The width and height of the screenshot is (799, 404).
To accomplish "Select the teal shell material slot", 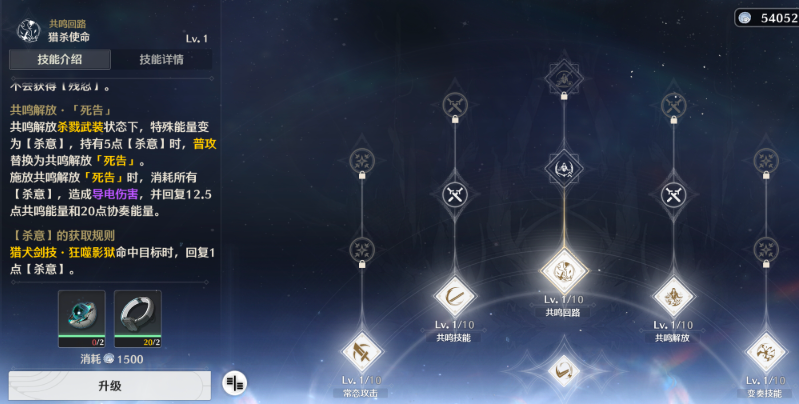I will [x=81, y=314].
